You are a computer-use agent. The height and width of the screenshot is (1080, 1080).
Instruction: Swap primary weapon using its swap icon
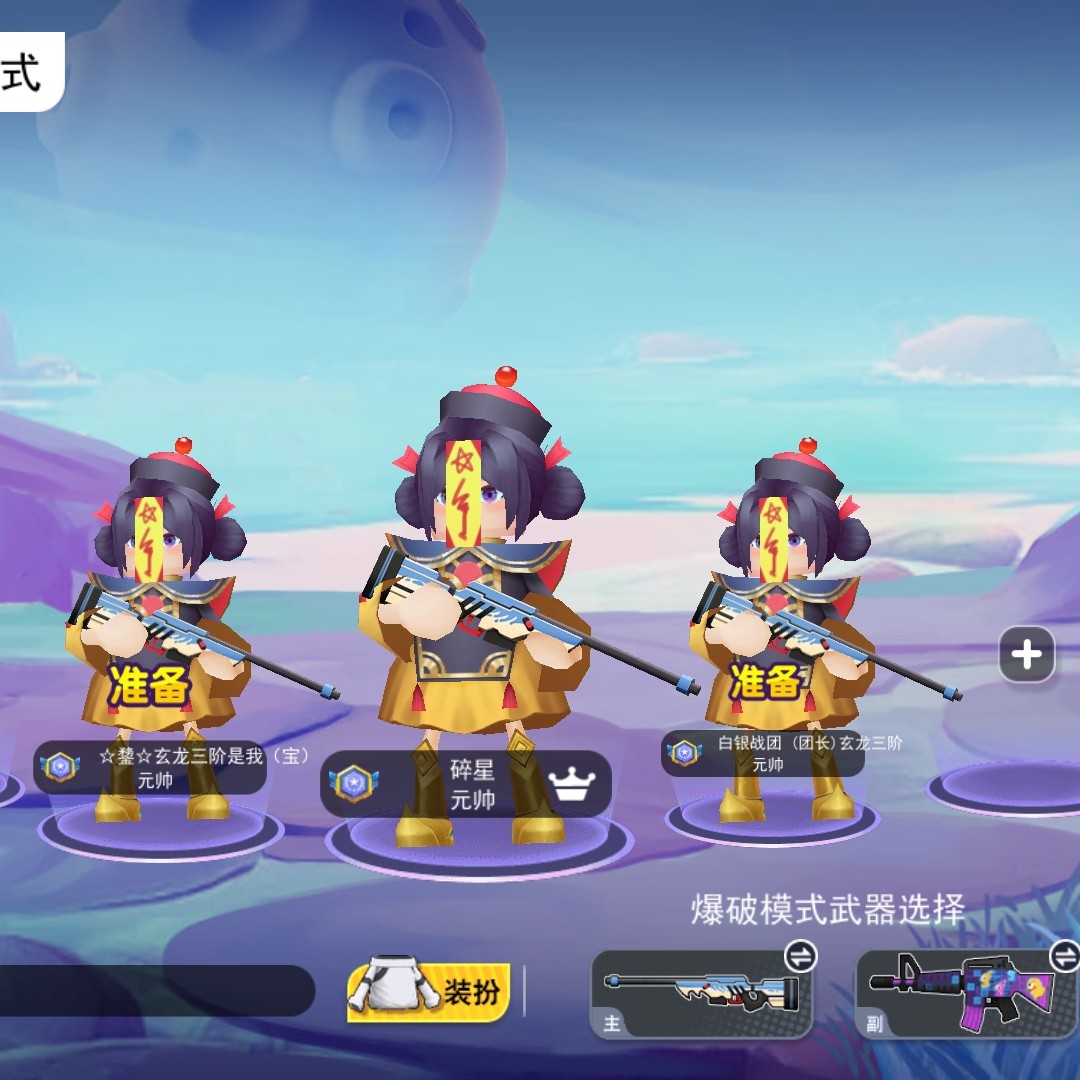pos(800,957)
